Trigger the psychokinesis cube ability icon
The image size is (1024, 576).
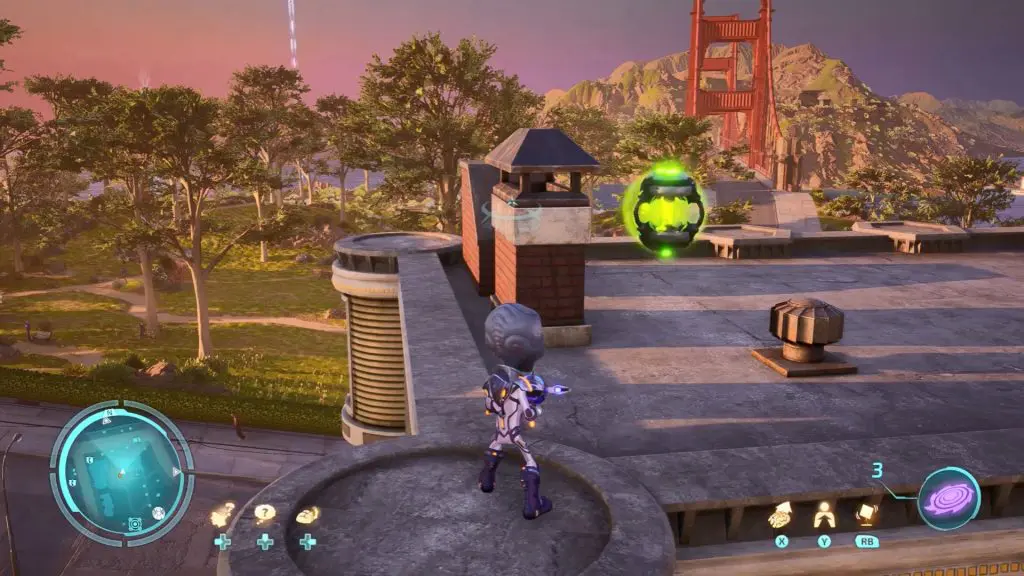tap(866, 515)
